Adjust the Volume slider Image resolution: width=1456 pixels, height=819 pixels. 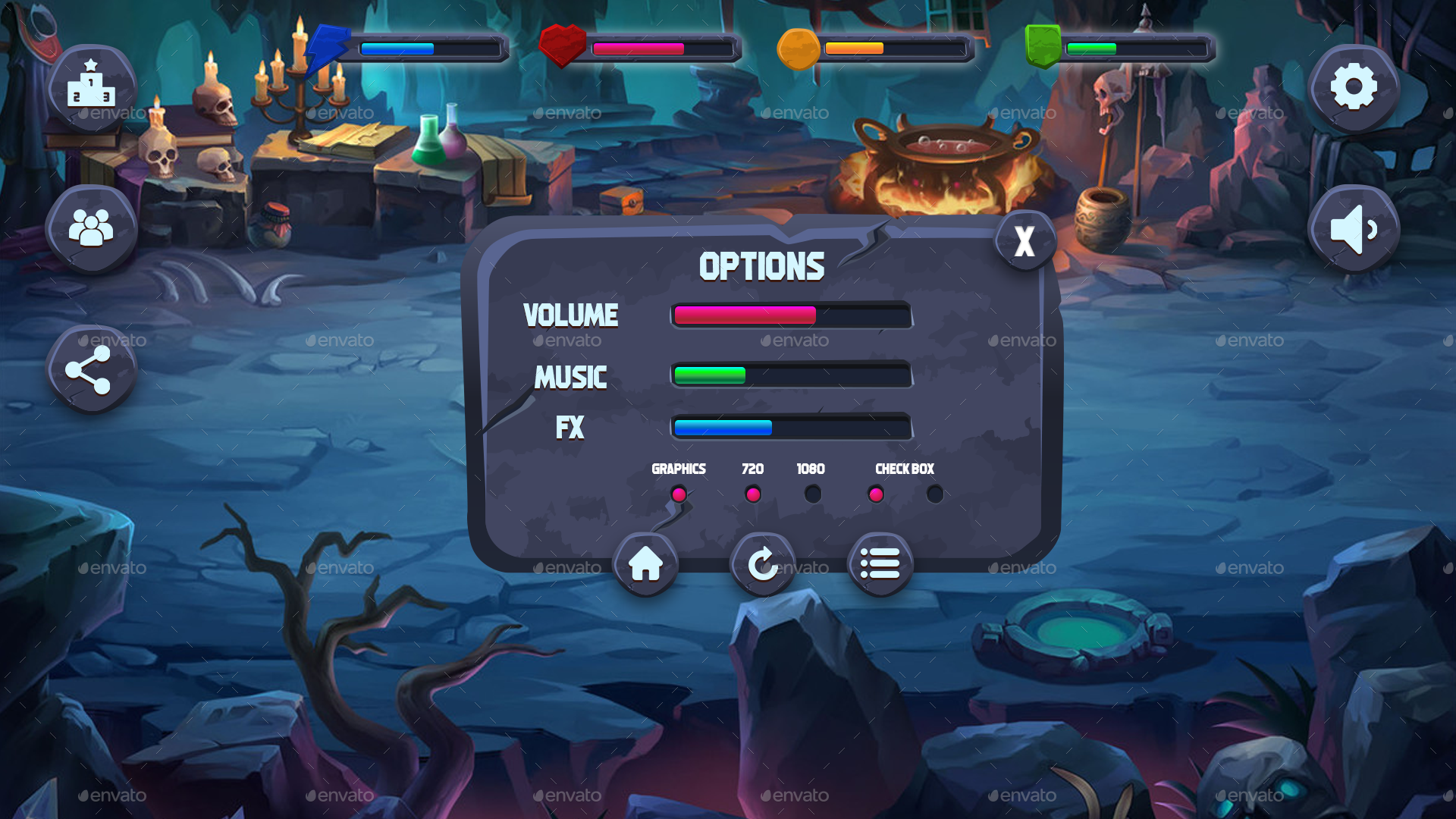click(791, 315)
